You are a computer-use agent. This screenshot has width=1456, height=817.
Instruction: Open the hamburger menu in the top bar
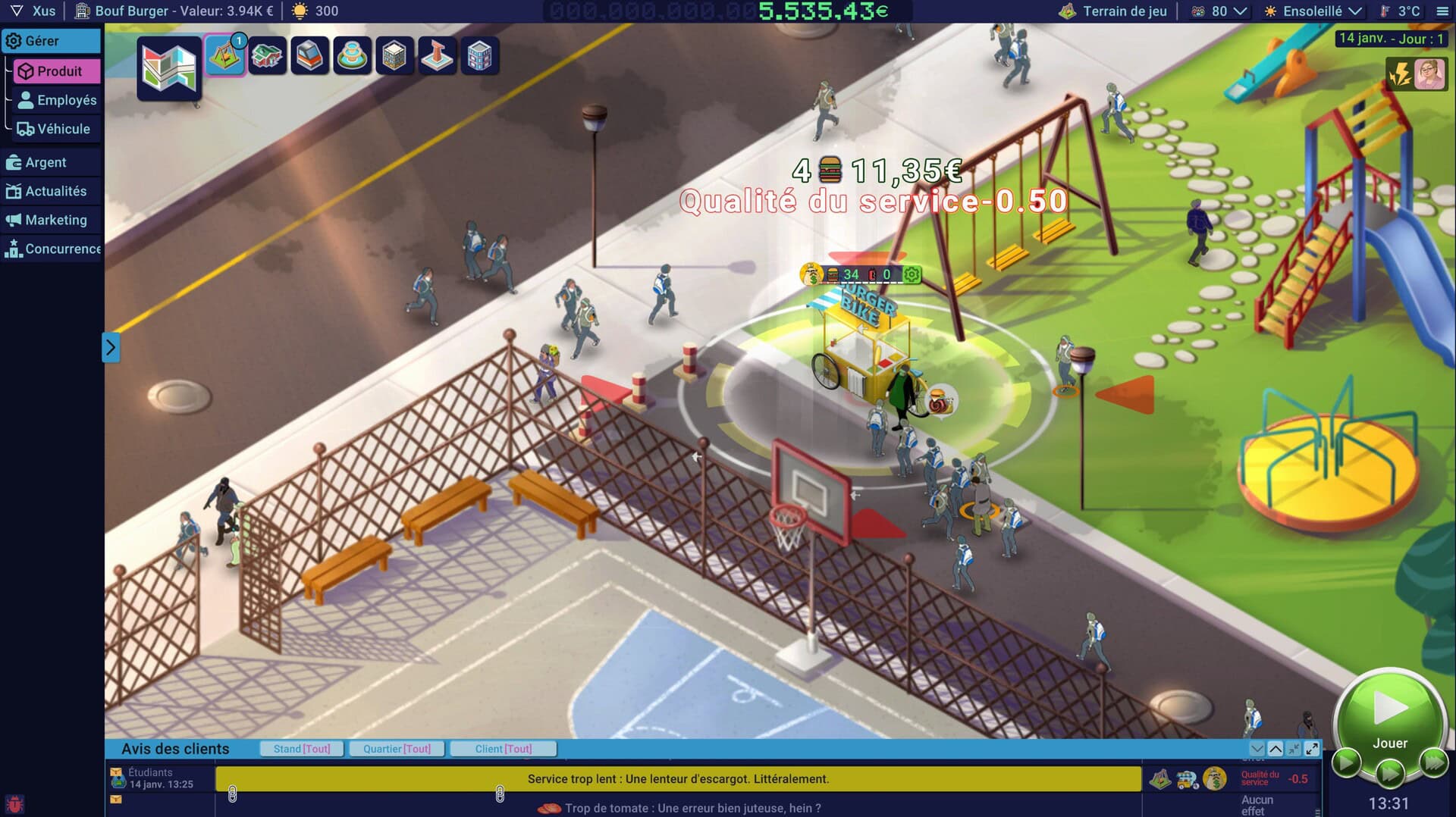(x=1442, y=11)
